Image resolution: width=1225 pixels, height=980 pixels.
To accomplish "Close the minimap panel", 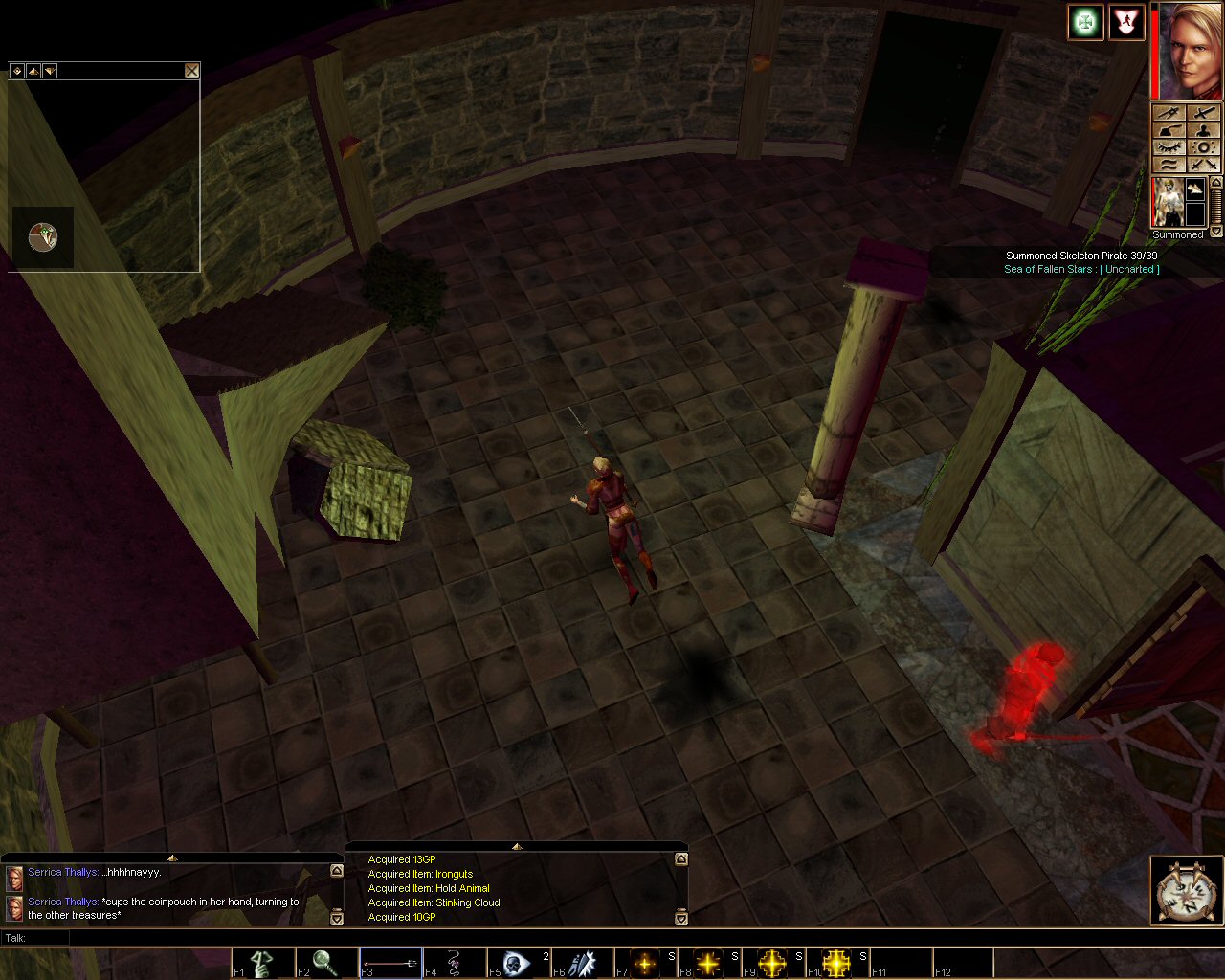I will [192, 71].
